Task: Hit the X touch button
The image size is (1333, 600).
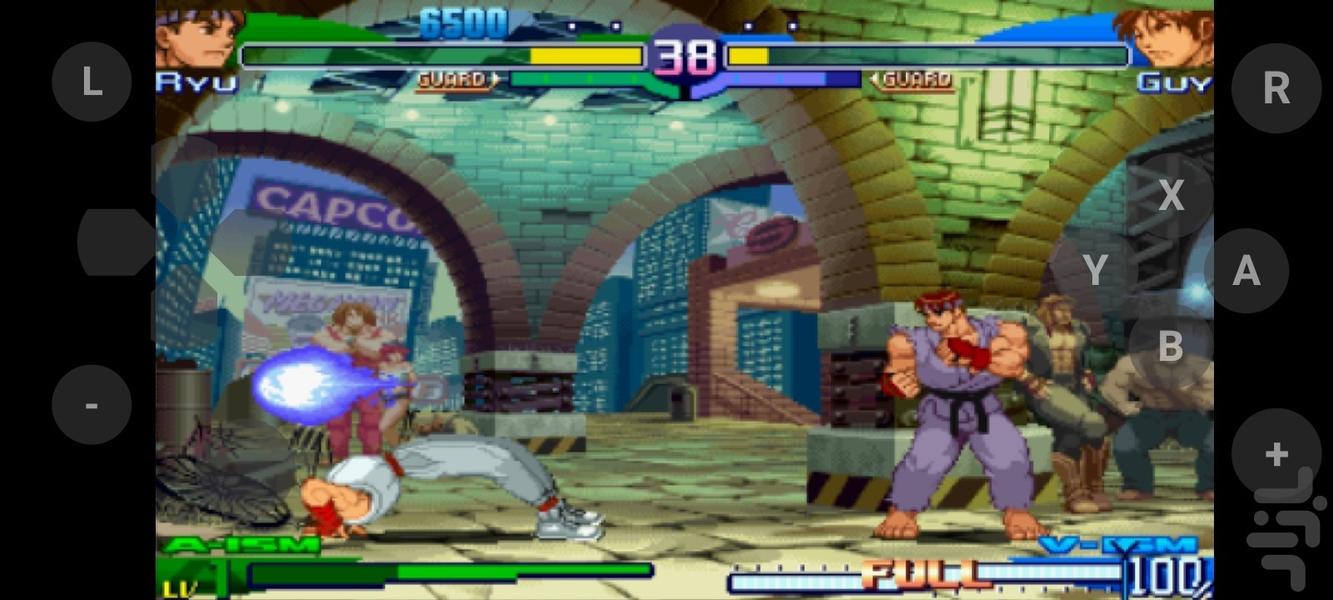Action: click(1171, 196)
